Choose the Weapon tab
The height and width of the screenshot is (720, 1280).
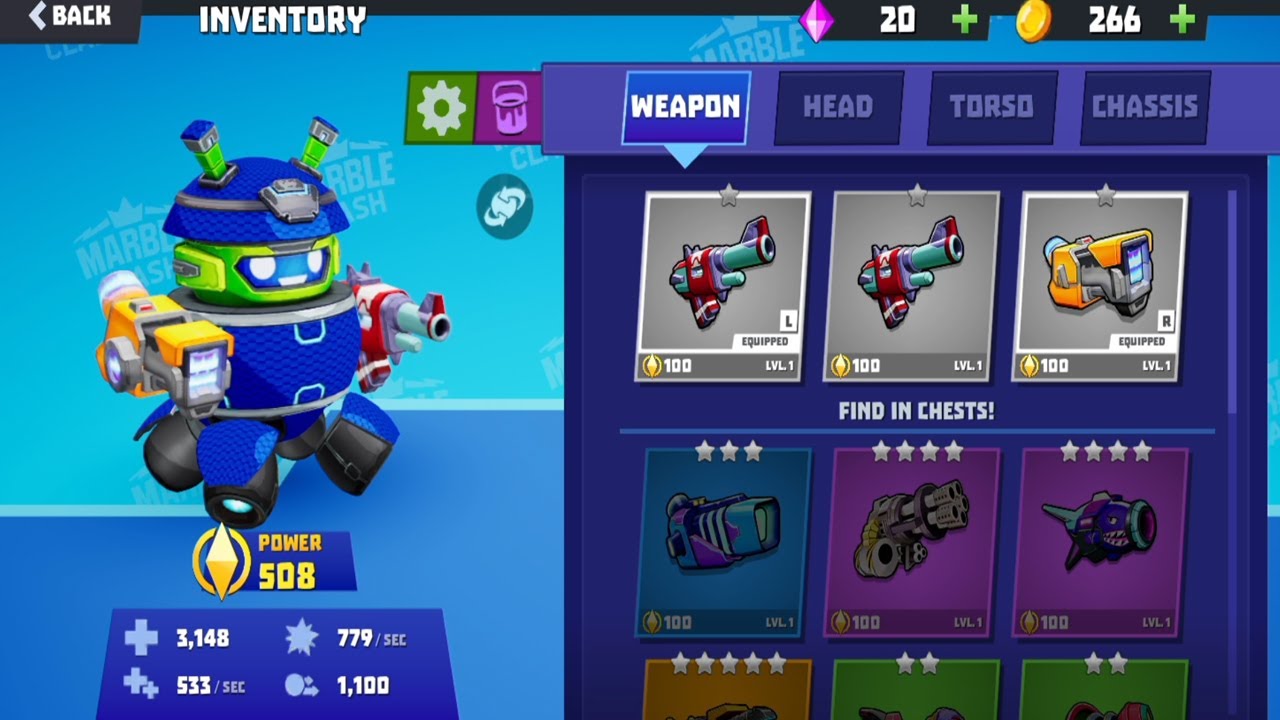686,107
